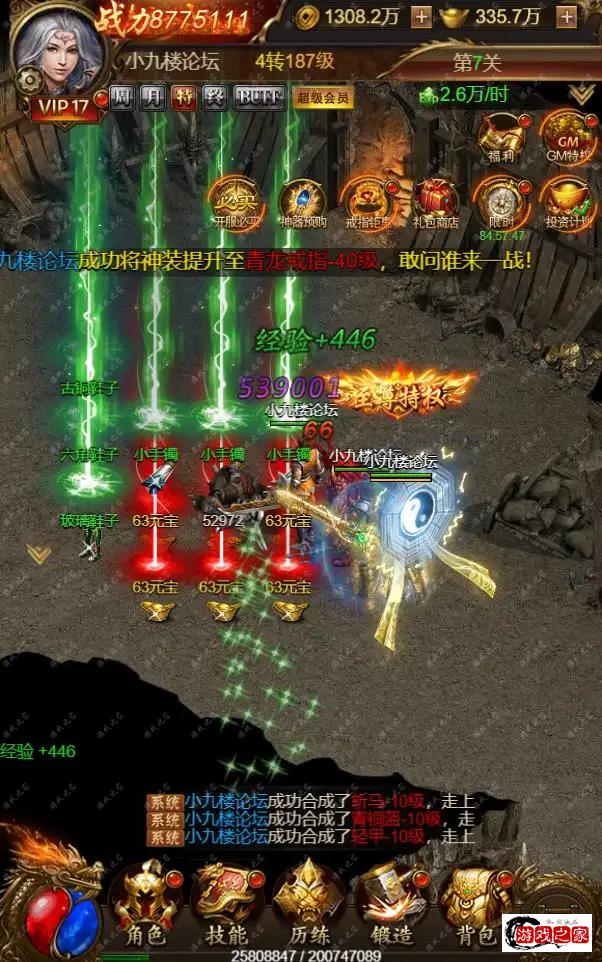Open the player portrait avatar
The image size is (602, 962).
[58, 52]
